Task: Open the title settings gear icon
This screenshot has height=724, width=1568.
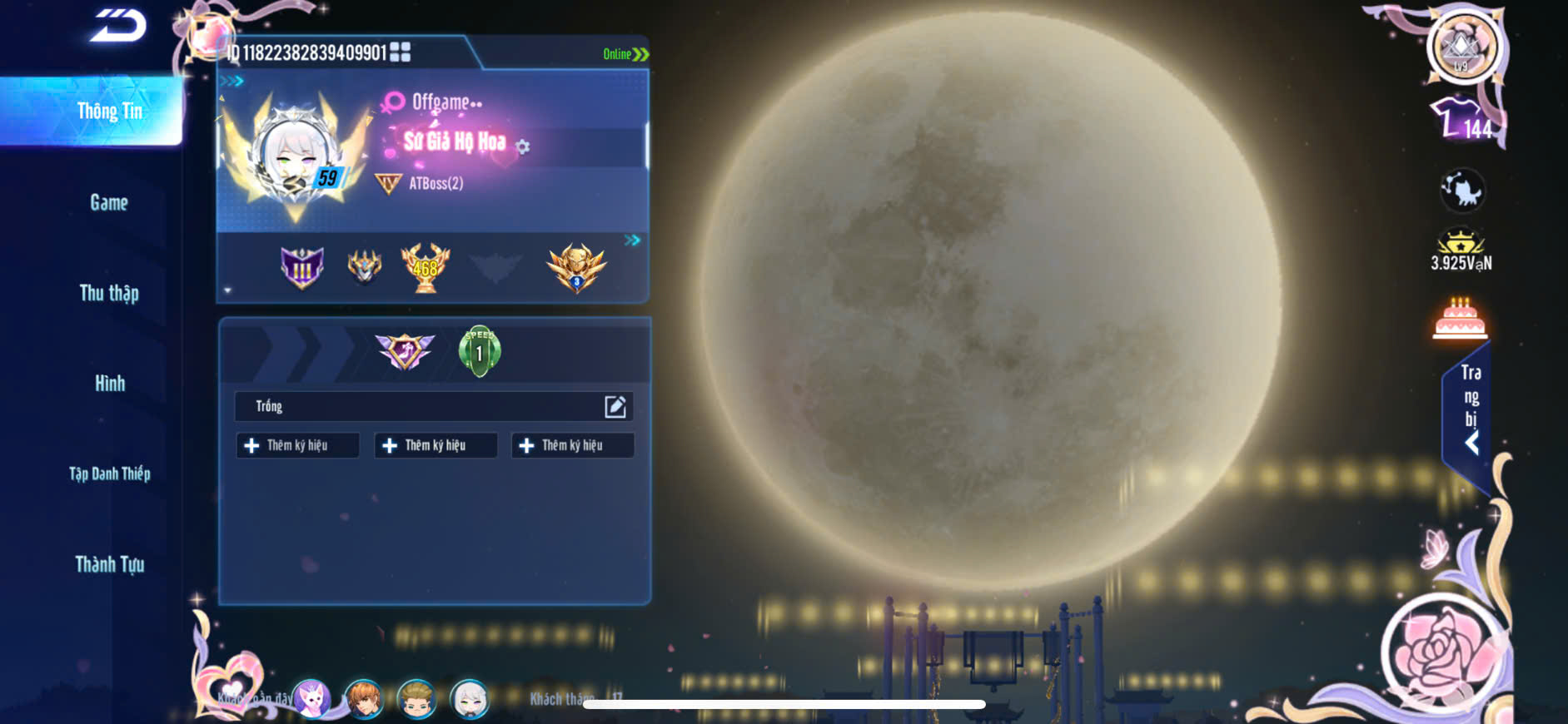Action: click(523, 147)
